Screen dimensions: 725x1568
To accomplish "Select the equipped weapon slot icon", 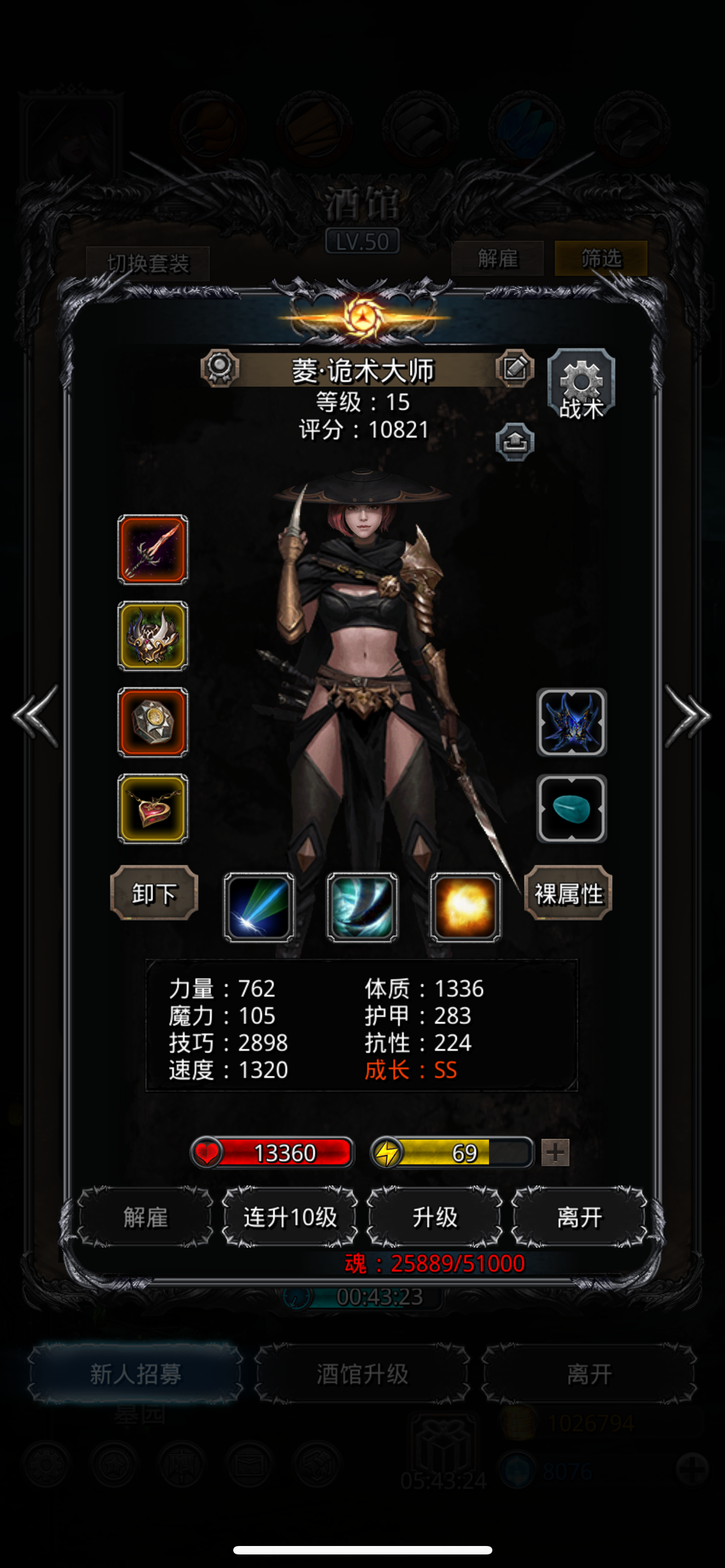I will pos(152,550).
